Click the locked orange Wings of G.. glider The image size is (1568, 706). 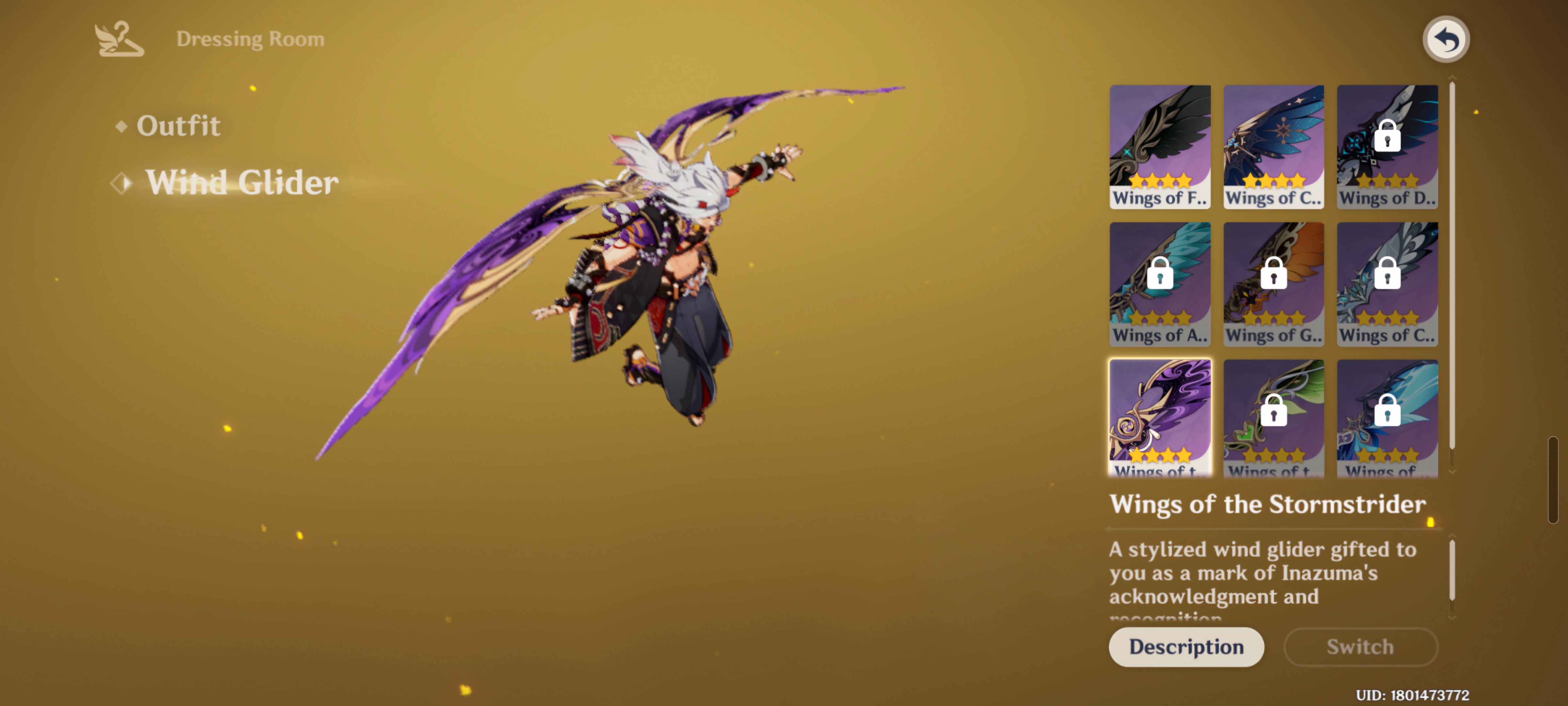(x=1273, y=283)
